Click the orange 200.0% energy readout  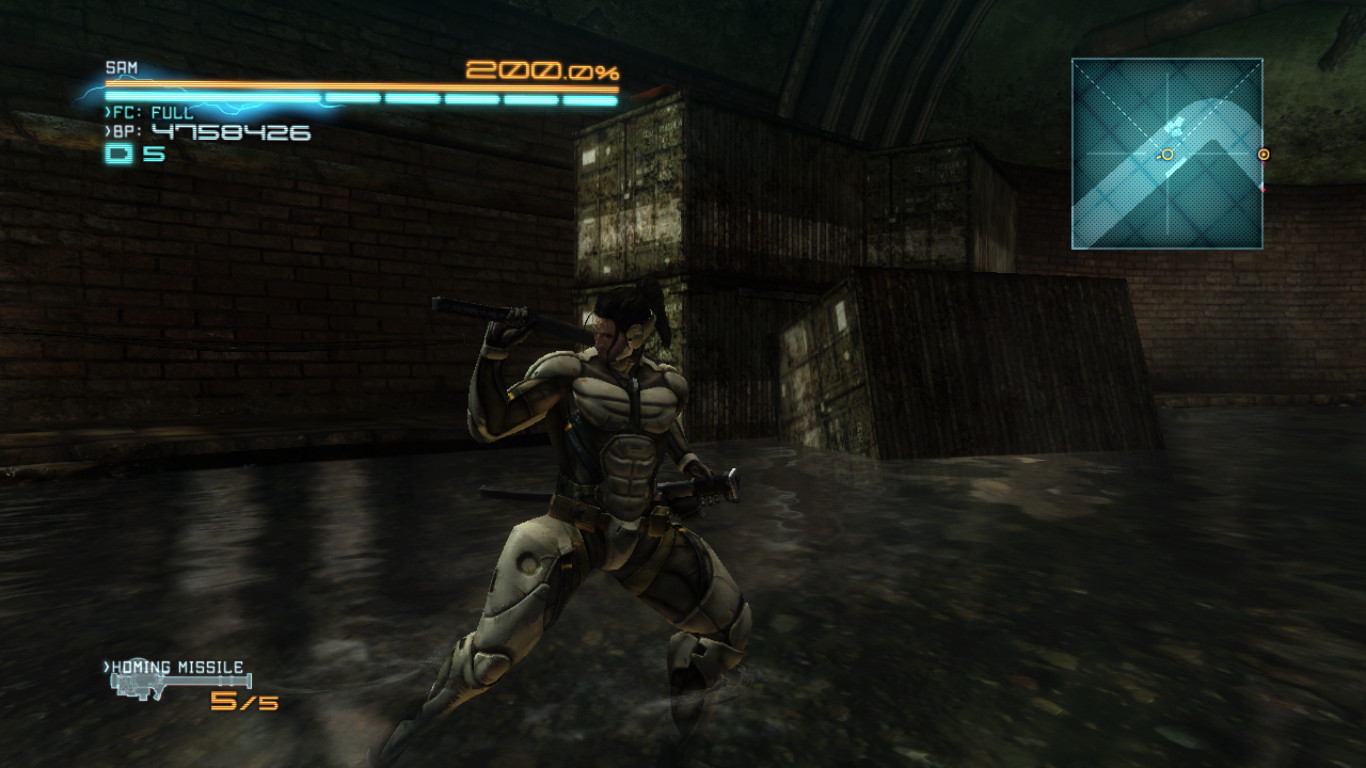pos(543,70)
